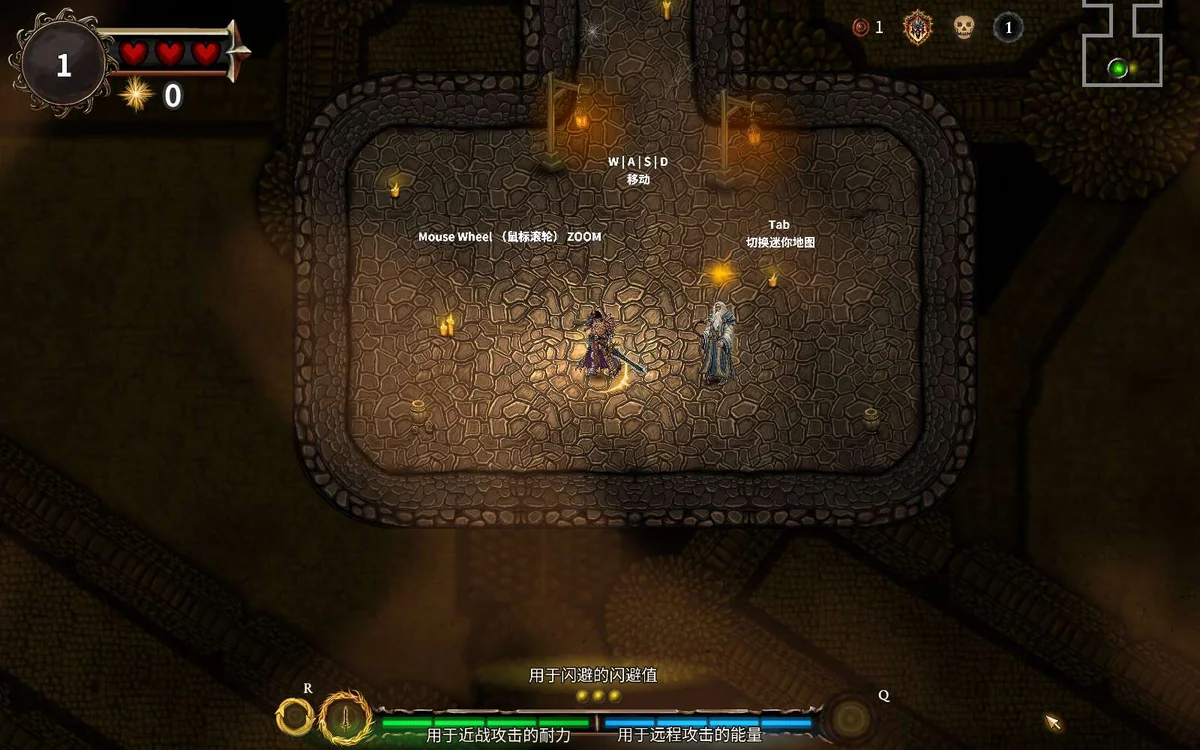Select the sword weapon slot

coord(345,716)
